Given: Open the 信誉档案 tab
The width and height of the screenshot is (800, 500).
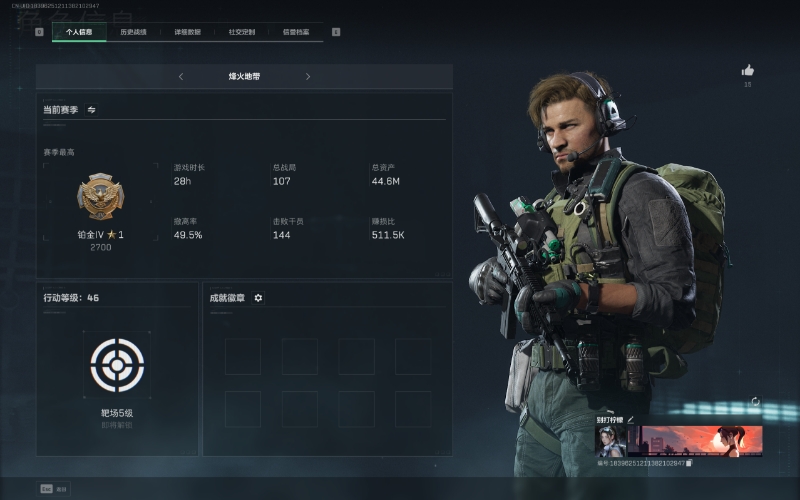Looking at the screenshot, I should click(295, 32).
